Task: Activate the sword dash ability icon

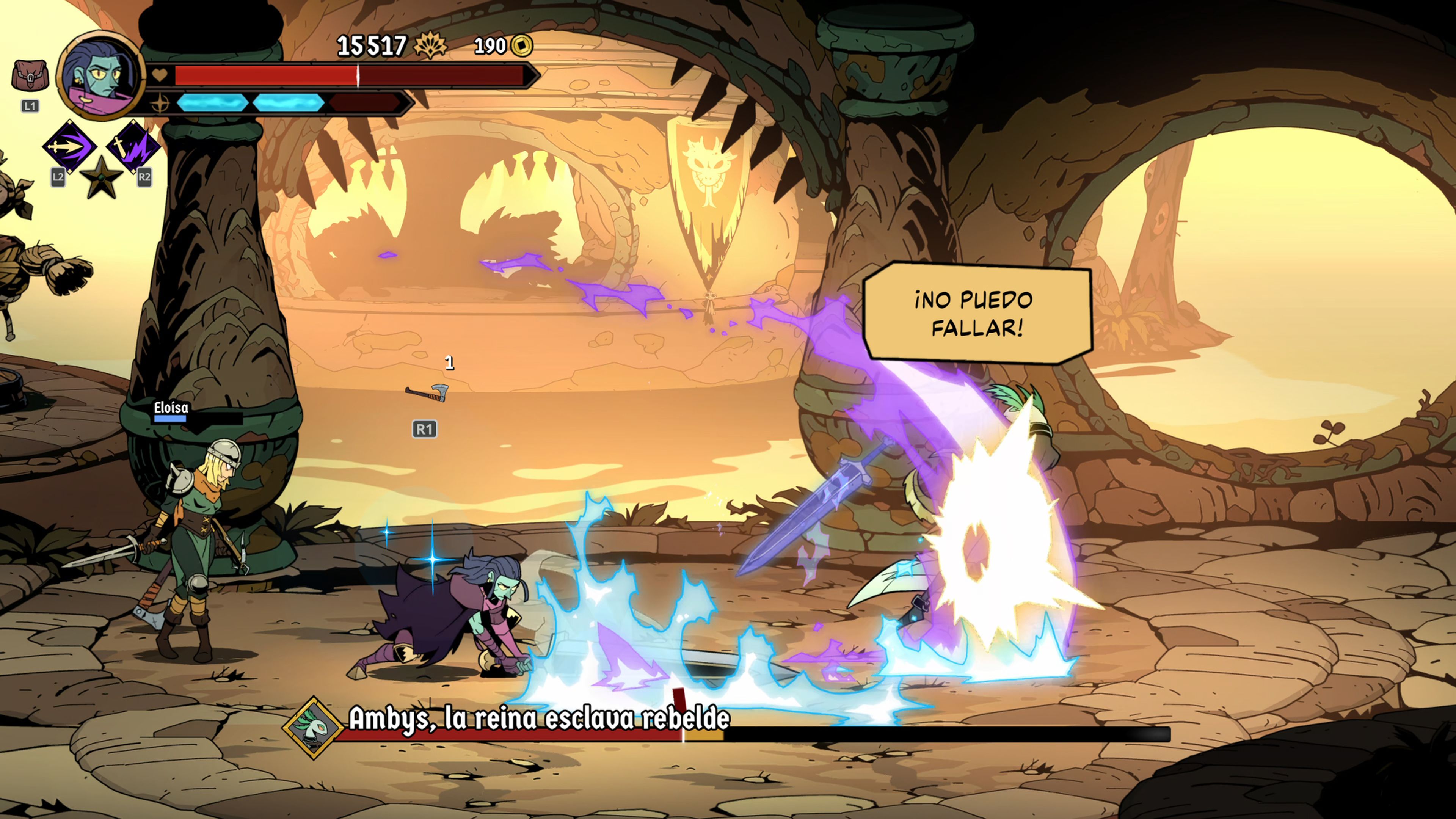Action: tap(70, 147)
